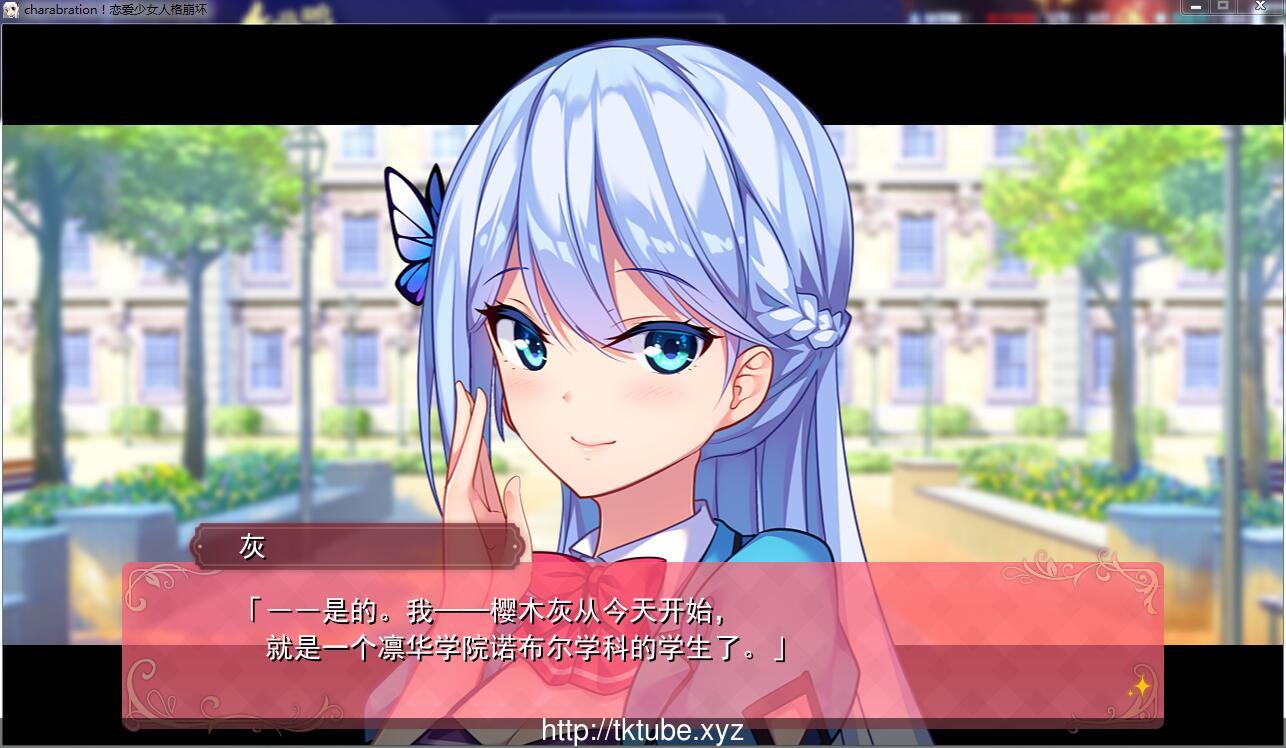Image resolution: width=1286 pixels, height=748 pixels.
Task: Click the small dot on the nameplate's left edge
Action: 198,547
